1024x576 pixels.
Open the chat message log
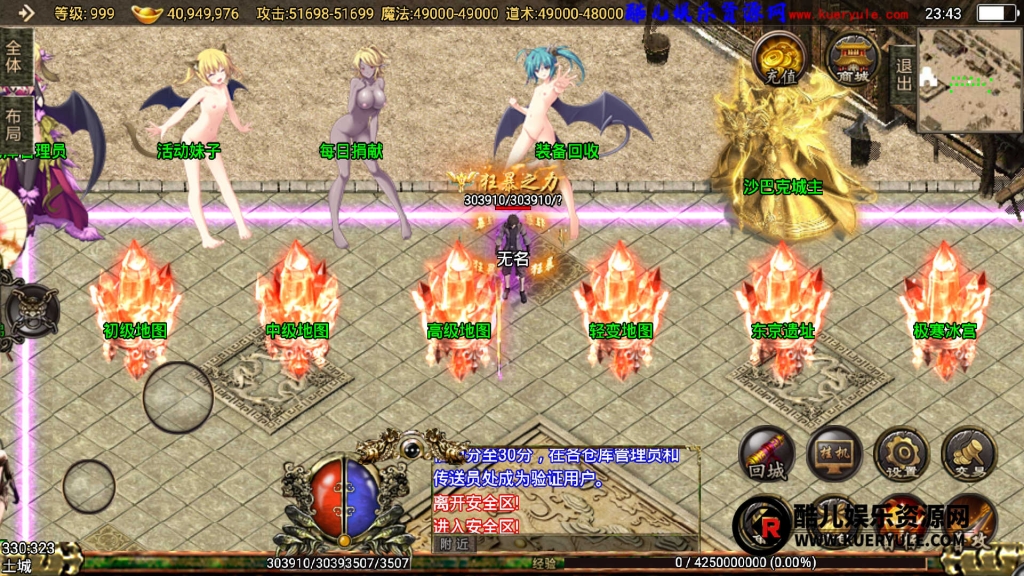point(565,488)
